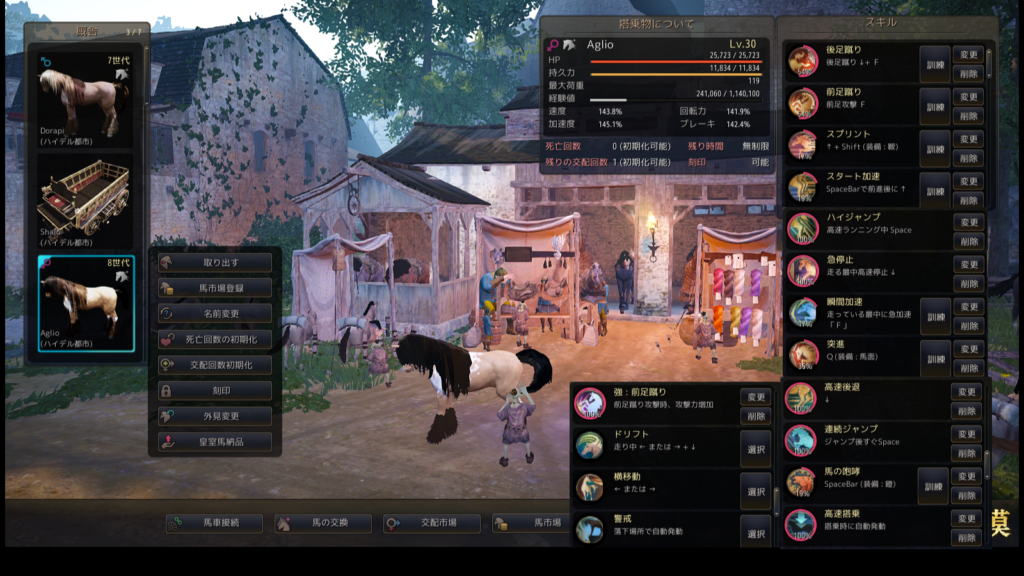Open the 名前変更 rename option
Image resolution: width=1024 pixels, height=576 pixels.
click(x=215, y=313)
